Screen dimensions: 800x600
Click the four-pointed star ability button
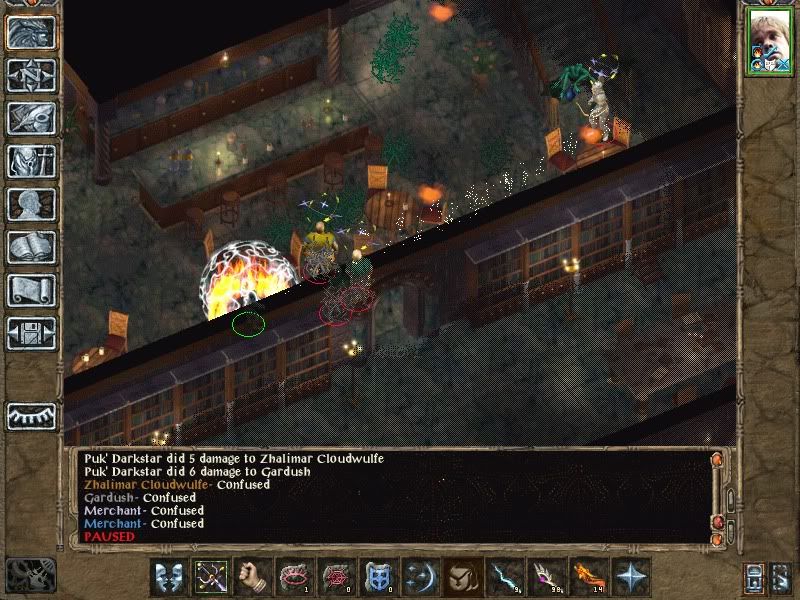click(631, 577)
